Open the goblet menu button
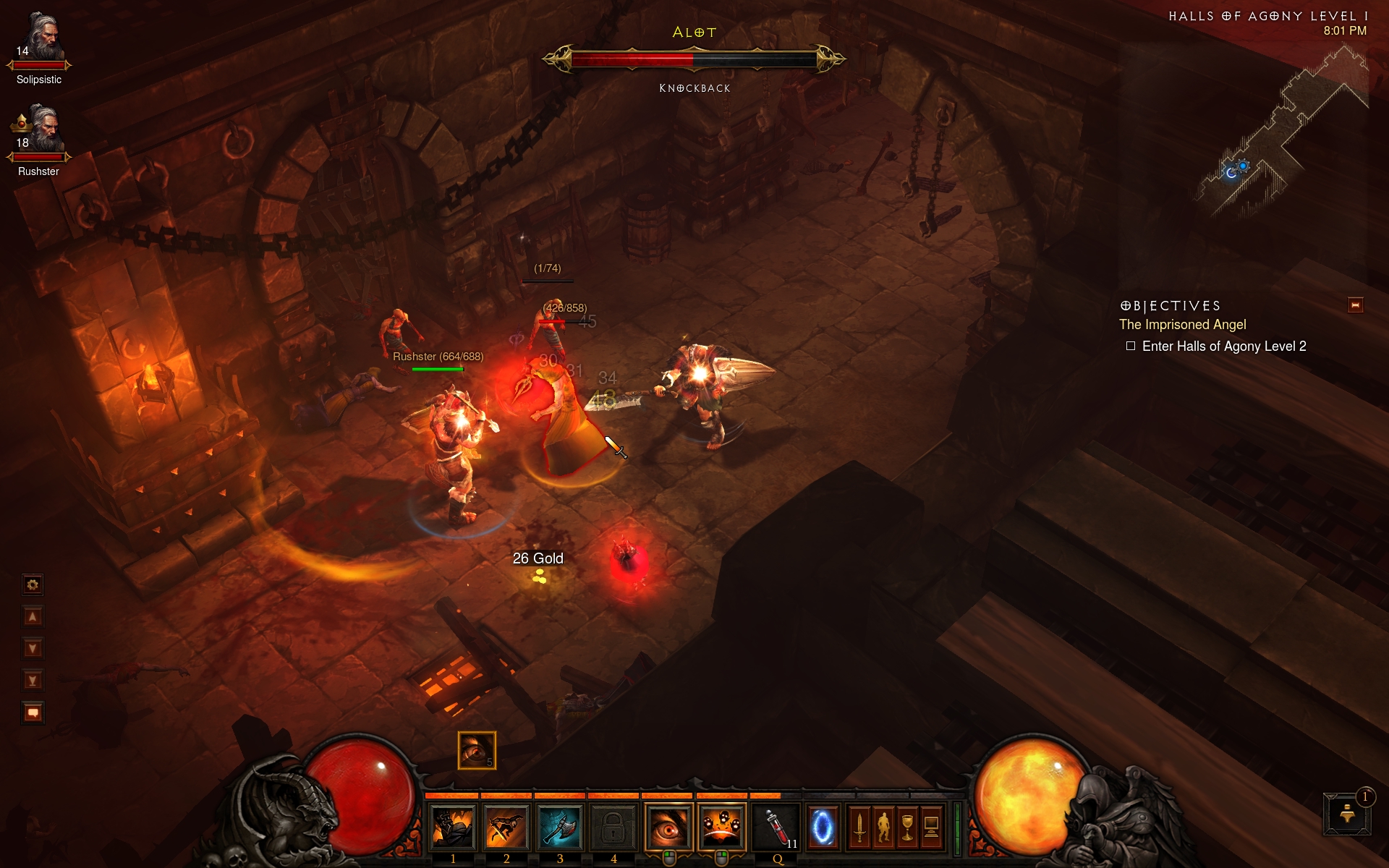The width and height of the screenshot is (1389, 868). point(907,826)
